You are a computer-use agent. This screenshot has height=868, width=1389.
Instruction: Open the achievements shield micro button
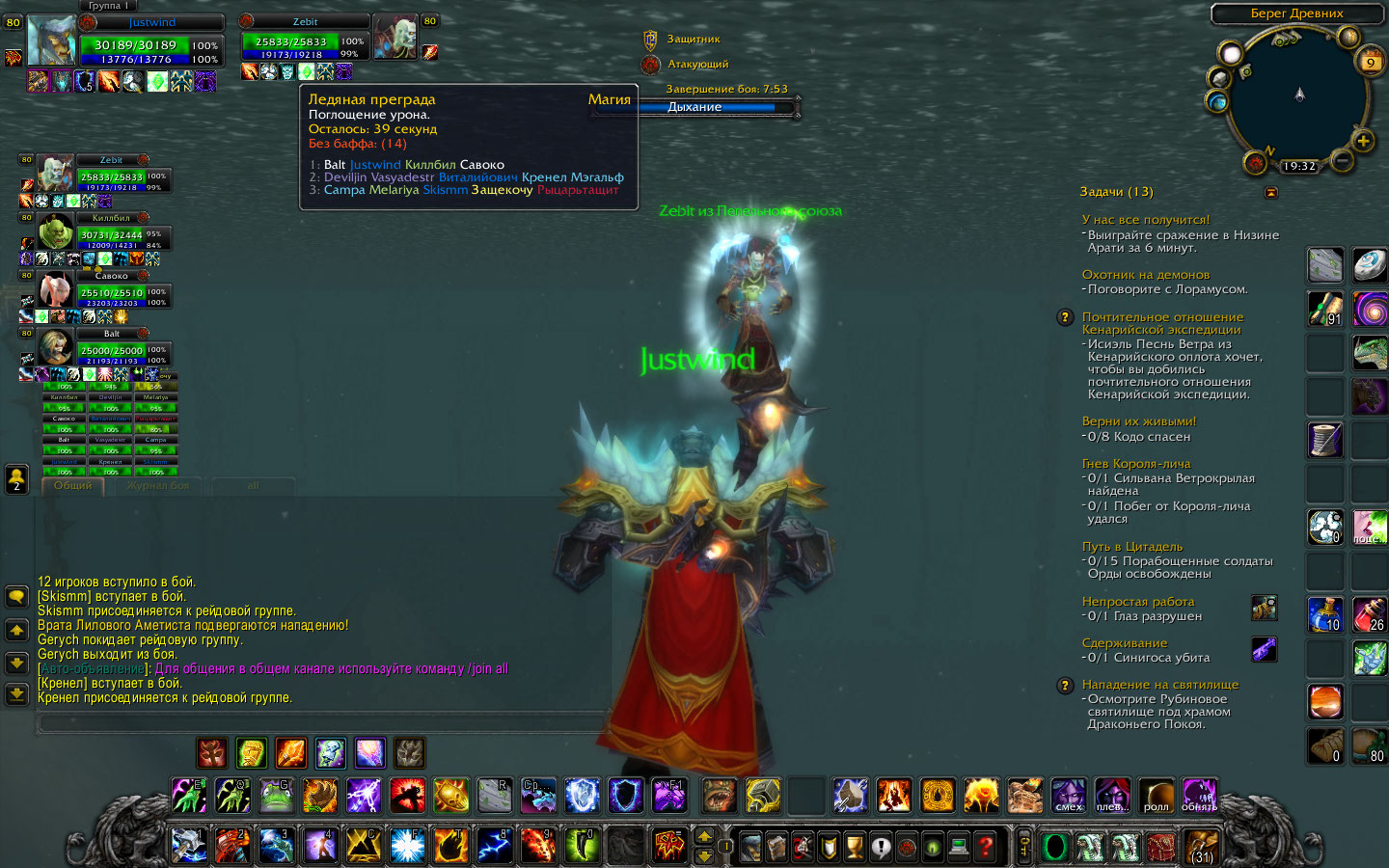[x=829, y=848]
